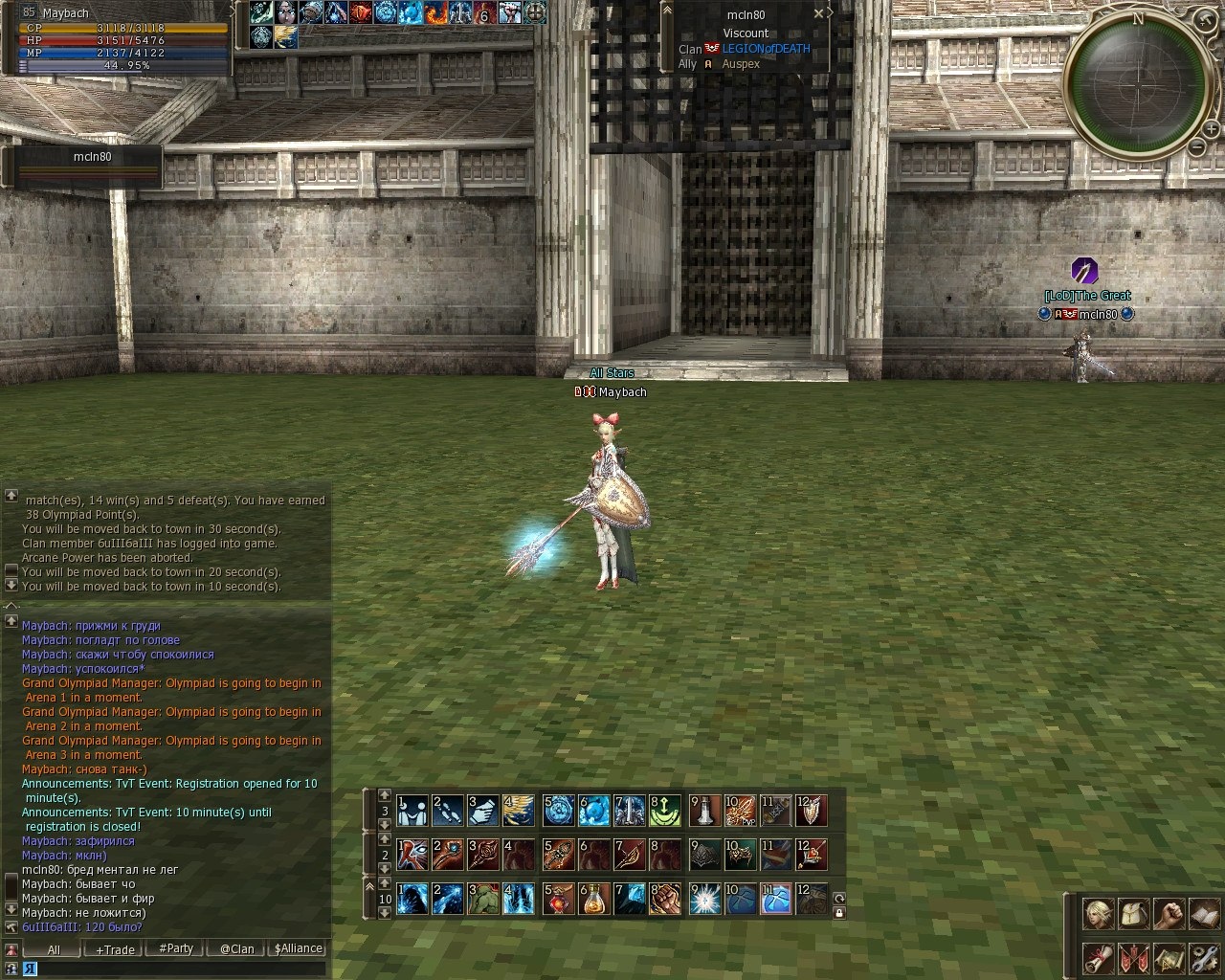The image size is (1225, 980).
Task: Open the system menu wrench icon
Action: [x=1204, y=957]
